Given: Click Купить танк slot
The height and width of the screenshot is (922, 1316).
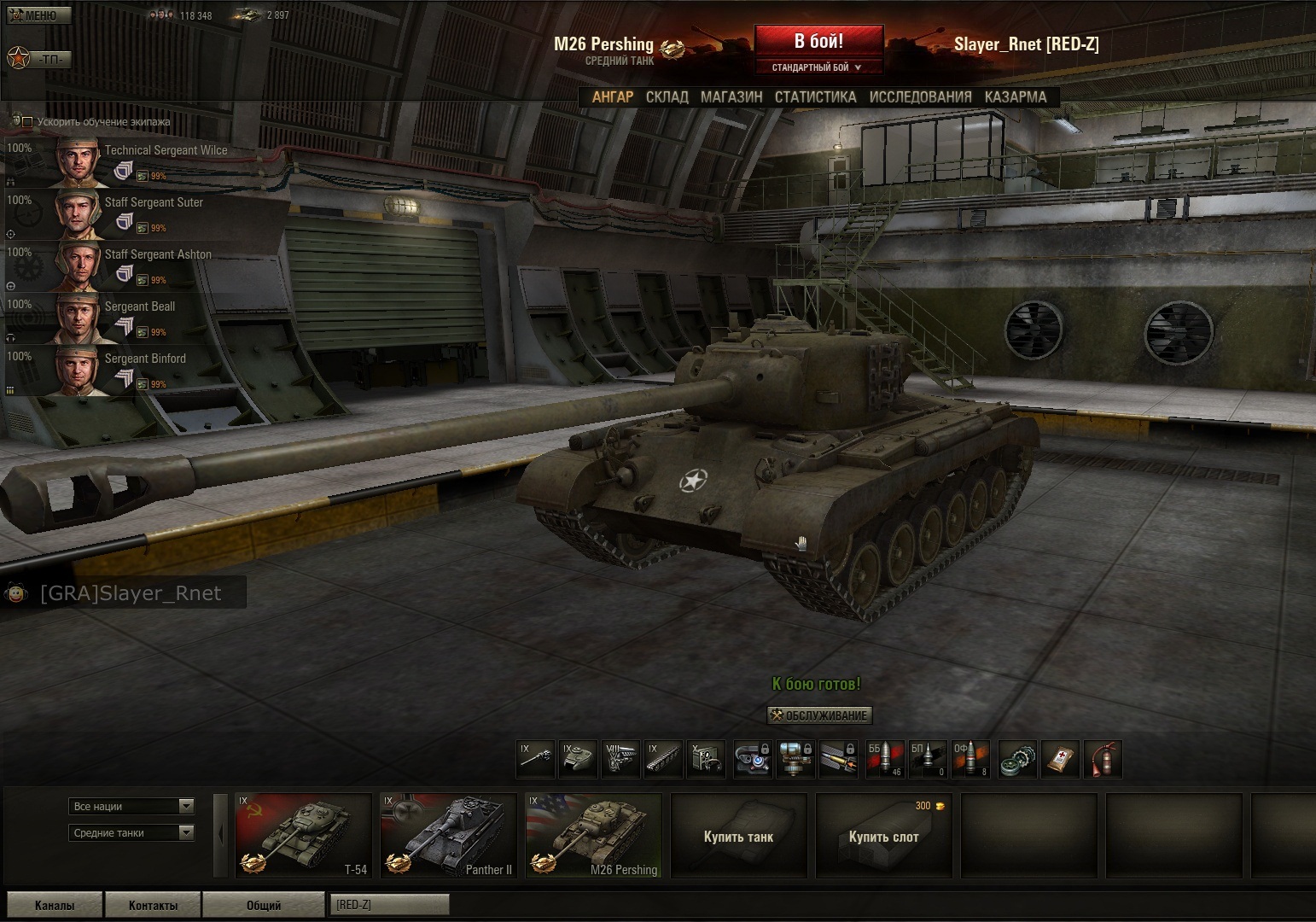Looking at the screenshot, I should click(738, 836).
